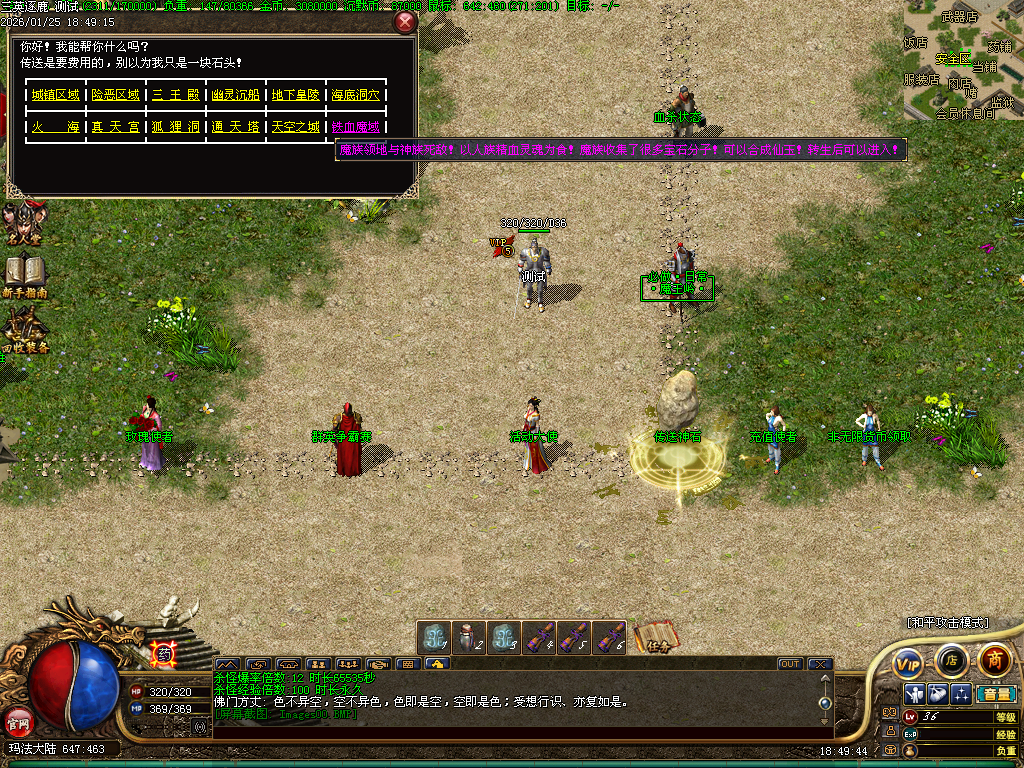This screenshot has height=768, width=1024.
Task: Teleport to 幽灵沉船
Action: [x=236, y=95]
